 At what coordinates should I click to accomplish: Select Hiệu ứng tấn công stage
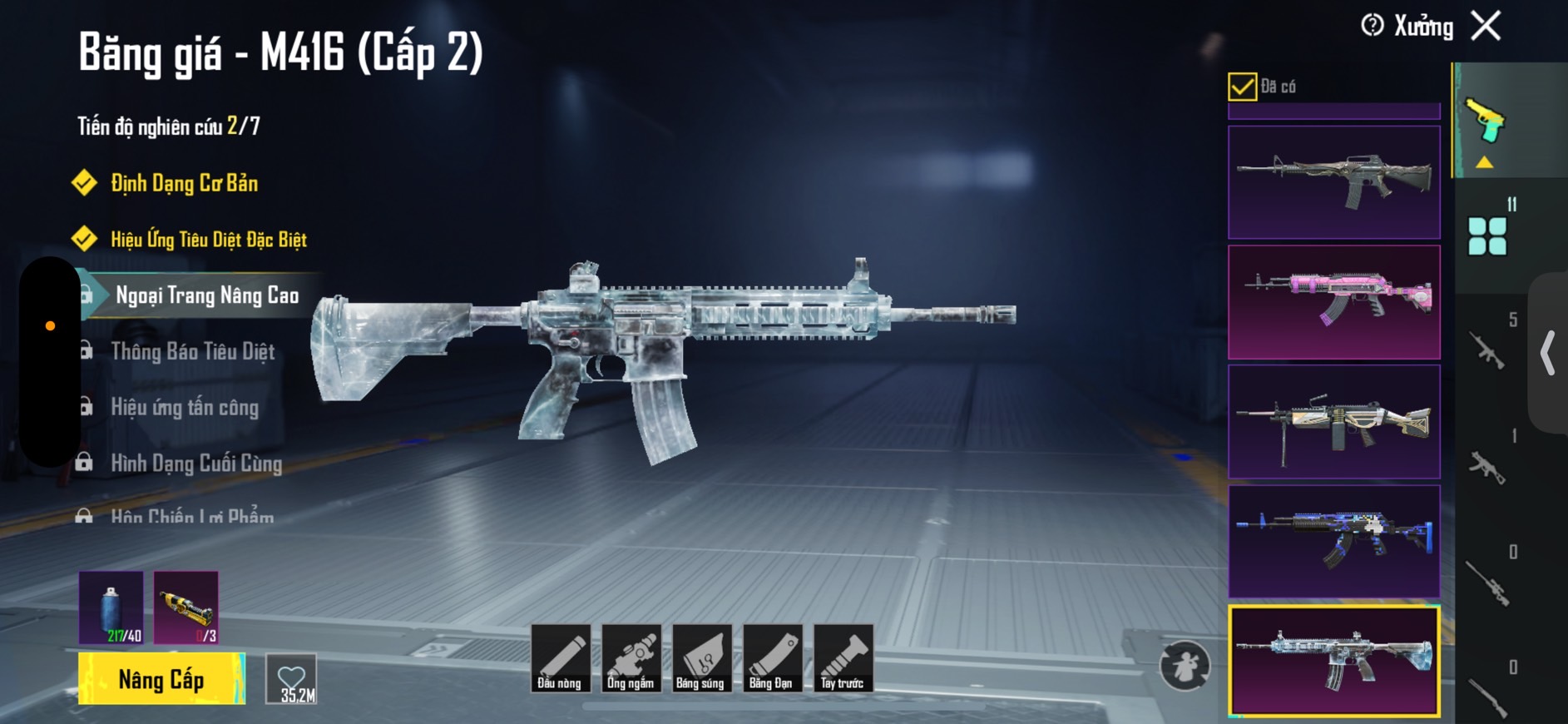click(x=185, y=407)
